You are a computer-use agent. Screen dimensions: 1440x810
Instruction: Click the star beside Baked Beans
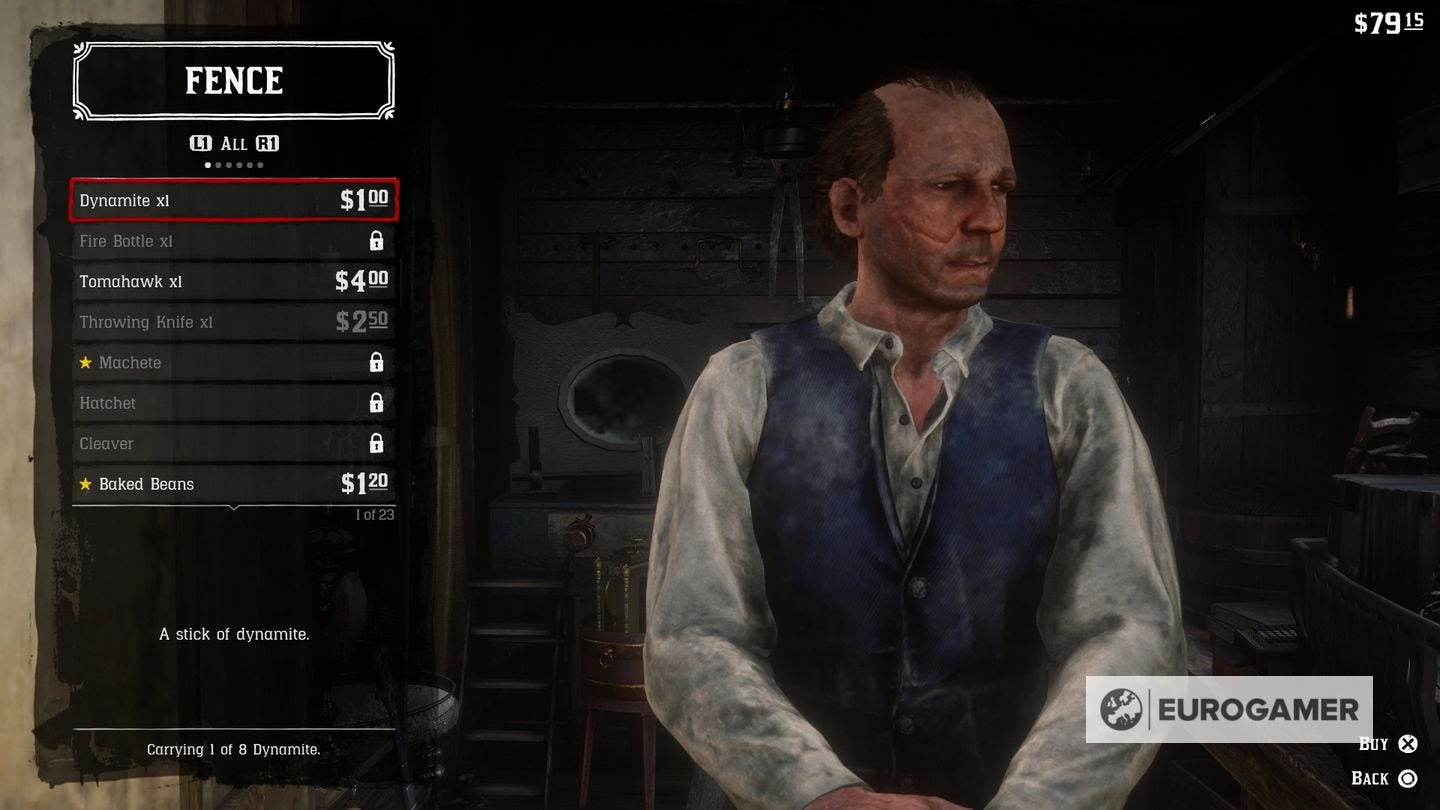pos(86,483)
